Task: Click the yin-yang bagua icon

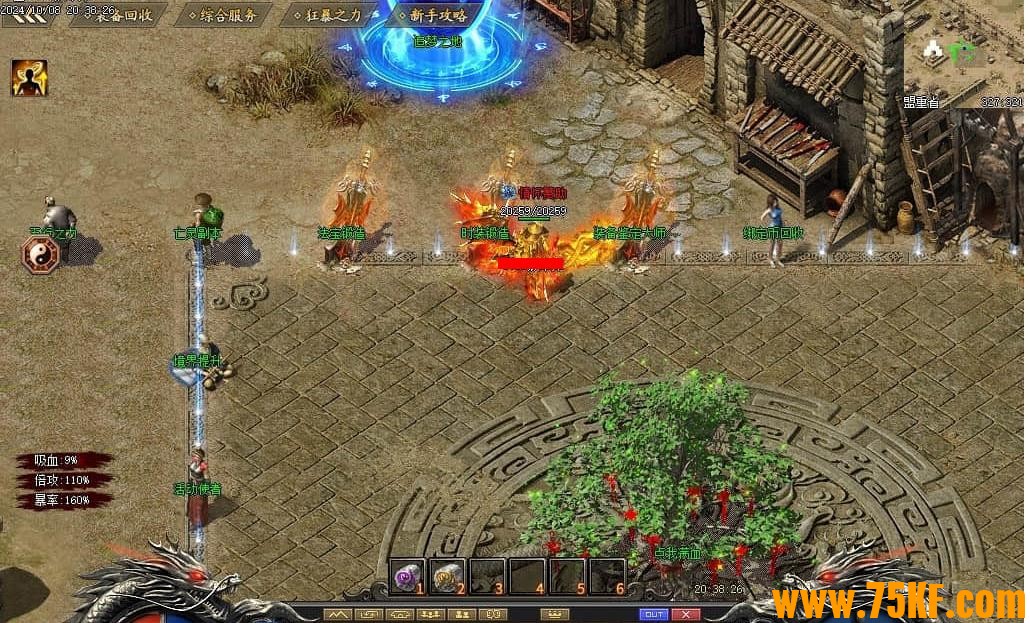Action: click(x=40, y=254)
